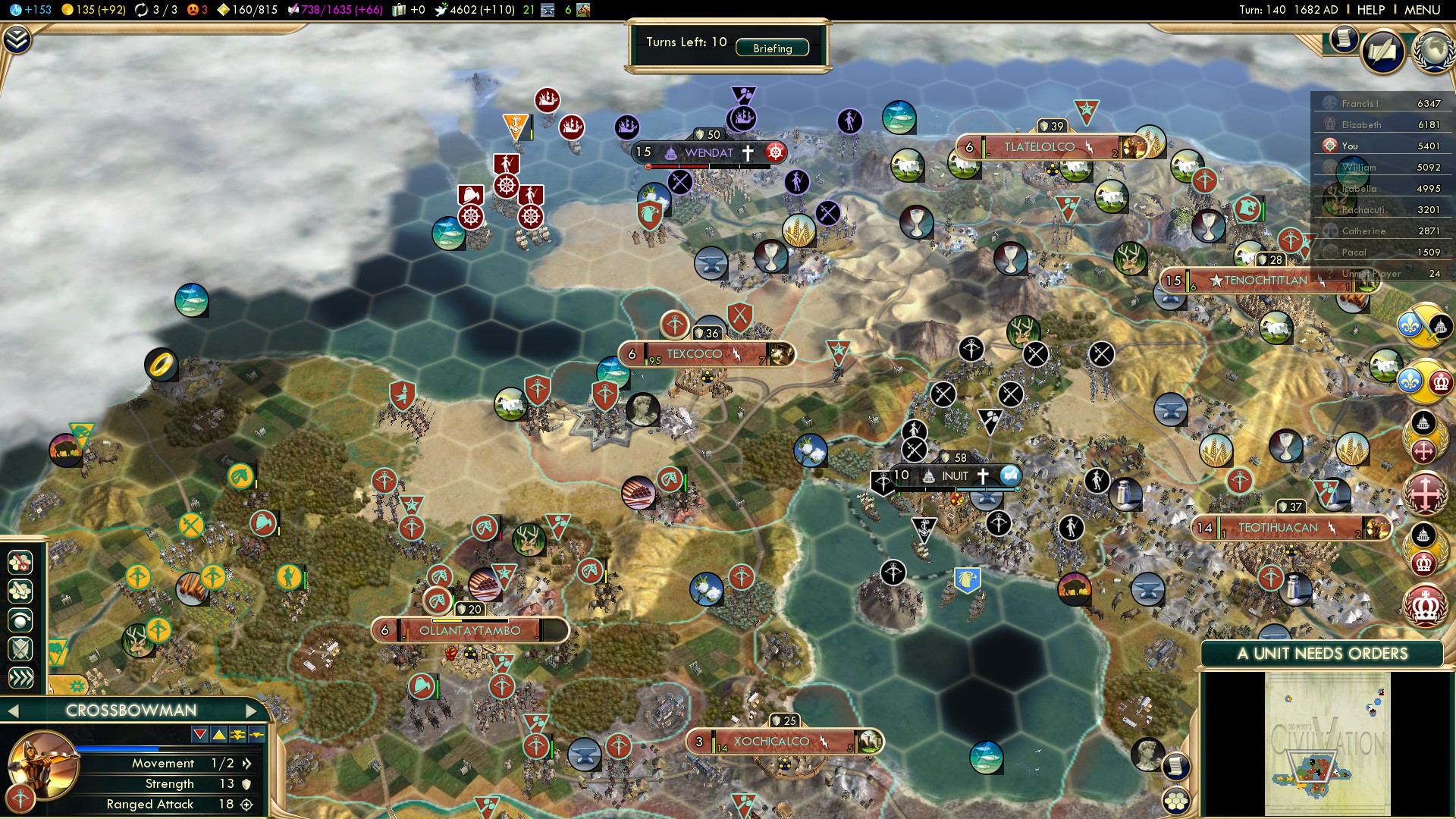Cycle to the next unit with the right arrow

[252, 711]
